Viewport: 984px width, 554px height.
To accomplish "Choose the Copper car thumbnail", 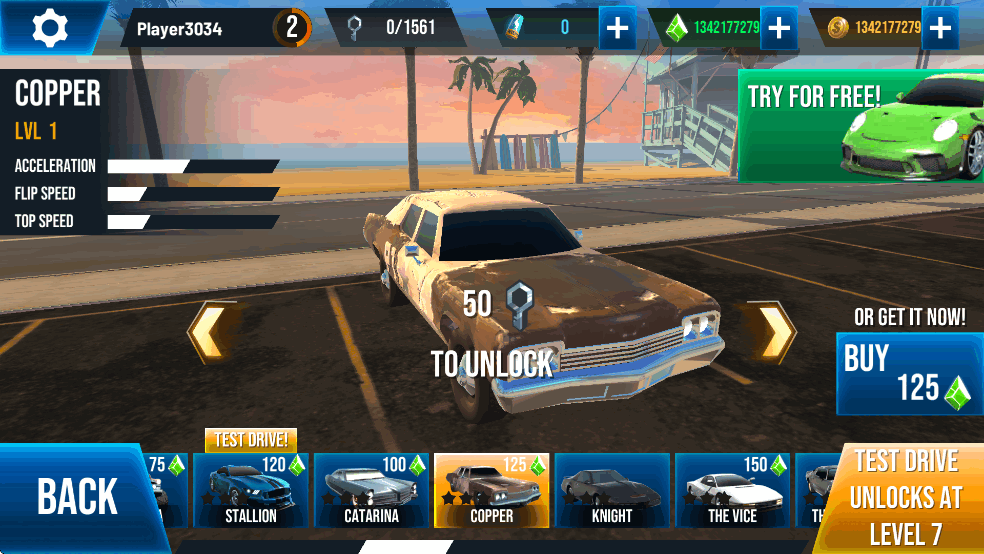I will click(x=491, y=490).
